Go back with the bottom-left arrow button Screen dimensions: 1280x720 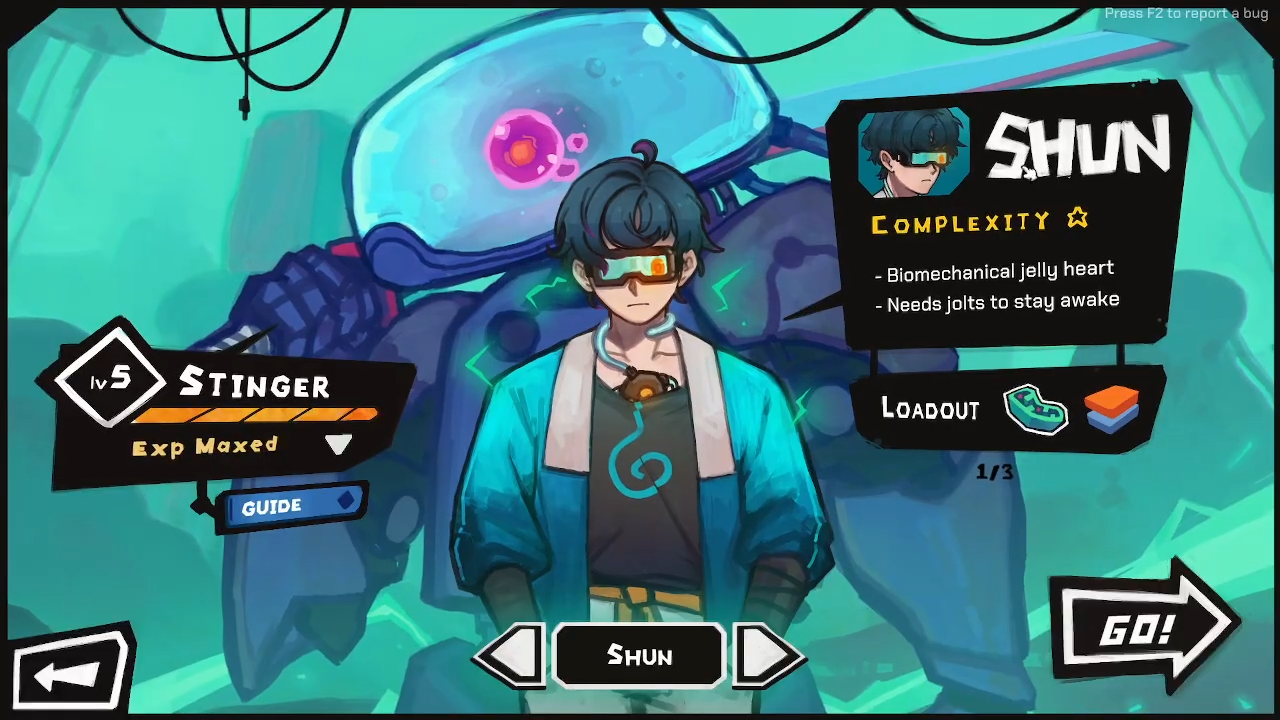70,673
